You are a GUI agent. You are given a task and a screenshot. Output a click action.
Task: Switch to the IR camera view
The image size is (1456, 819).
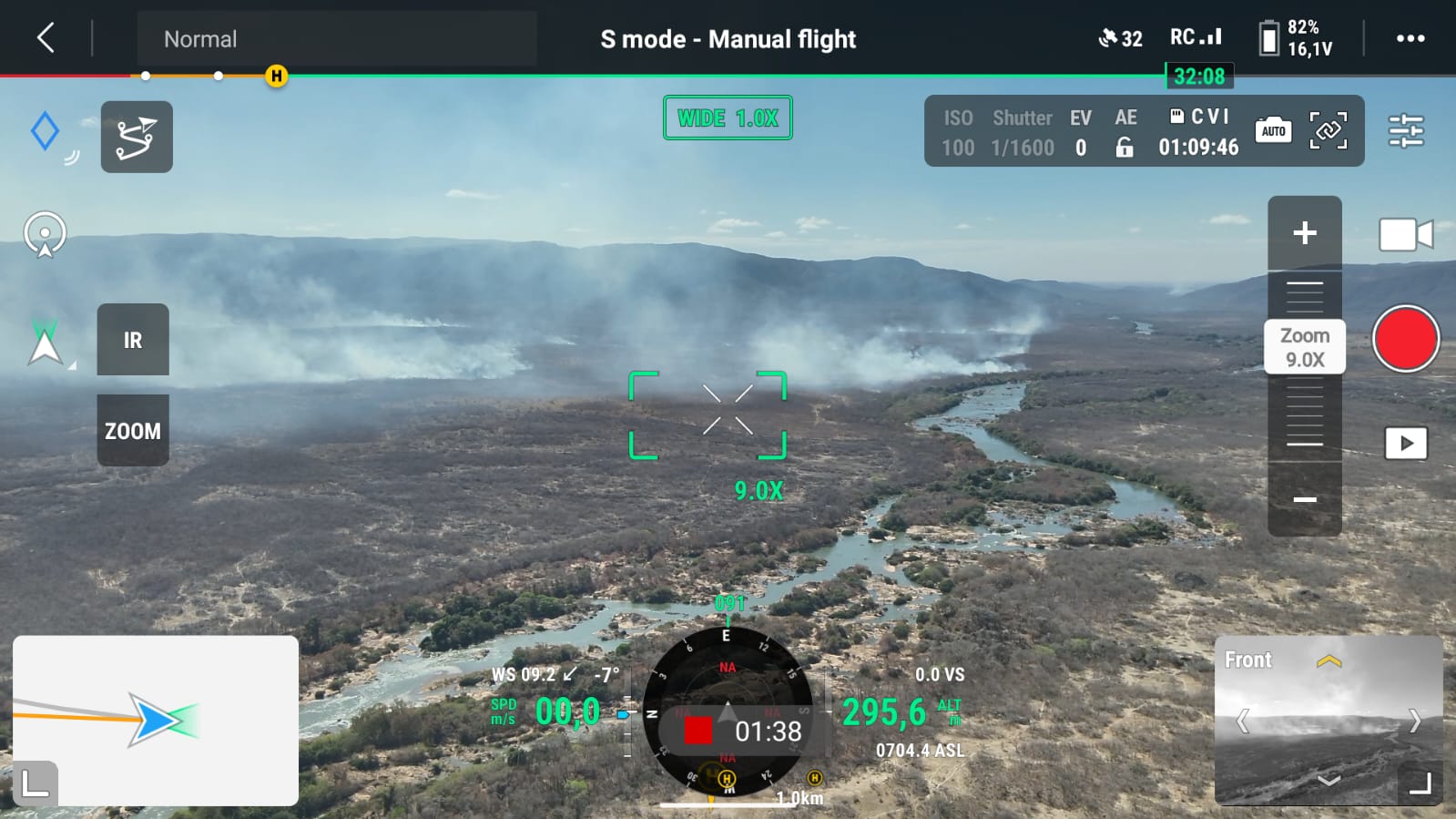click(x=133, y=340)
